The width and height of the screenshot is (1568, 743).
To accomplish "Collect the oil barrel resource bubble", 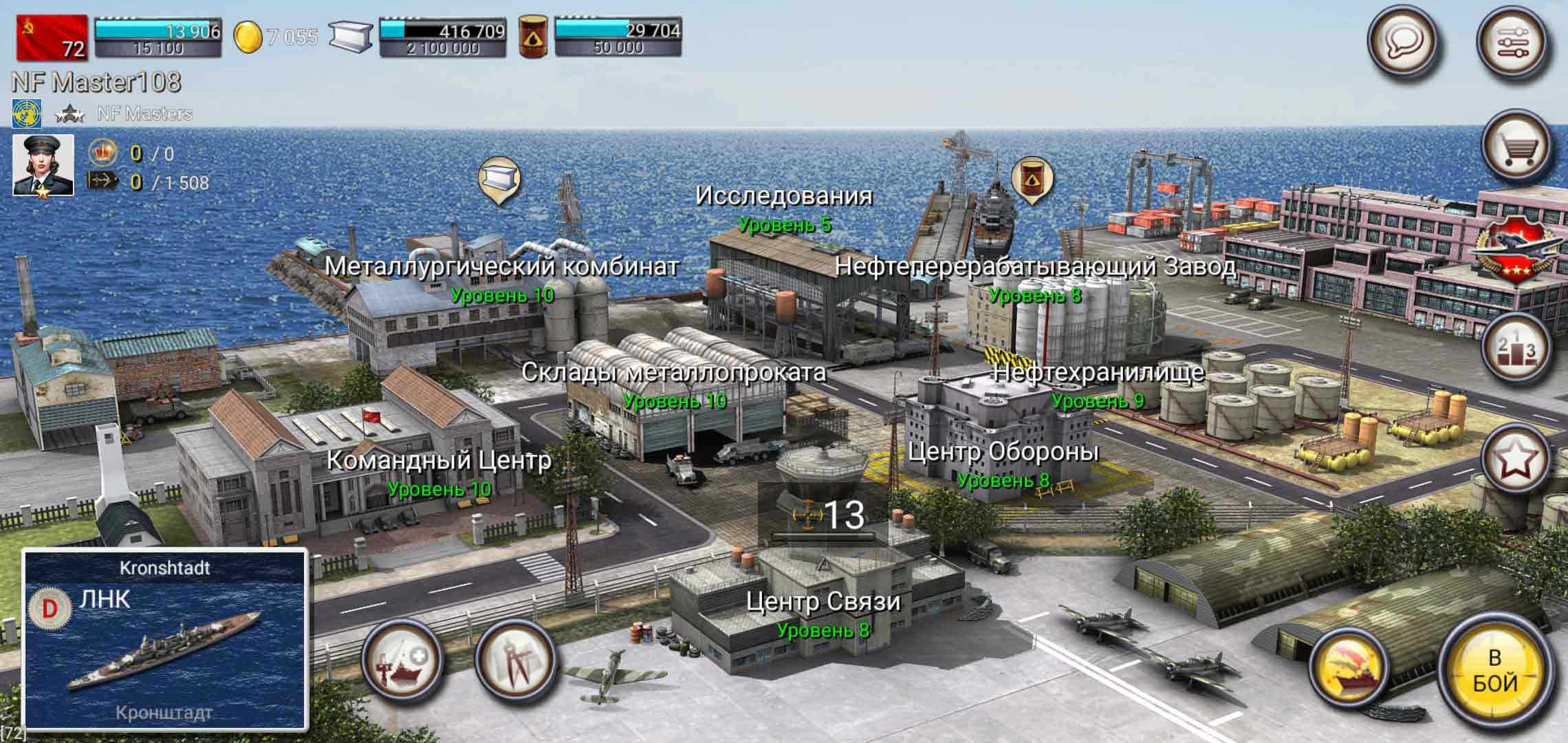I will (1031, 180).
